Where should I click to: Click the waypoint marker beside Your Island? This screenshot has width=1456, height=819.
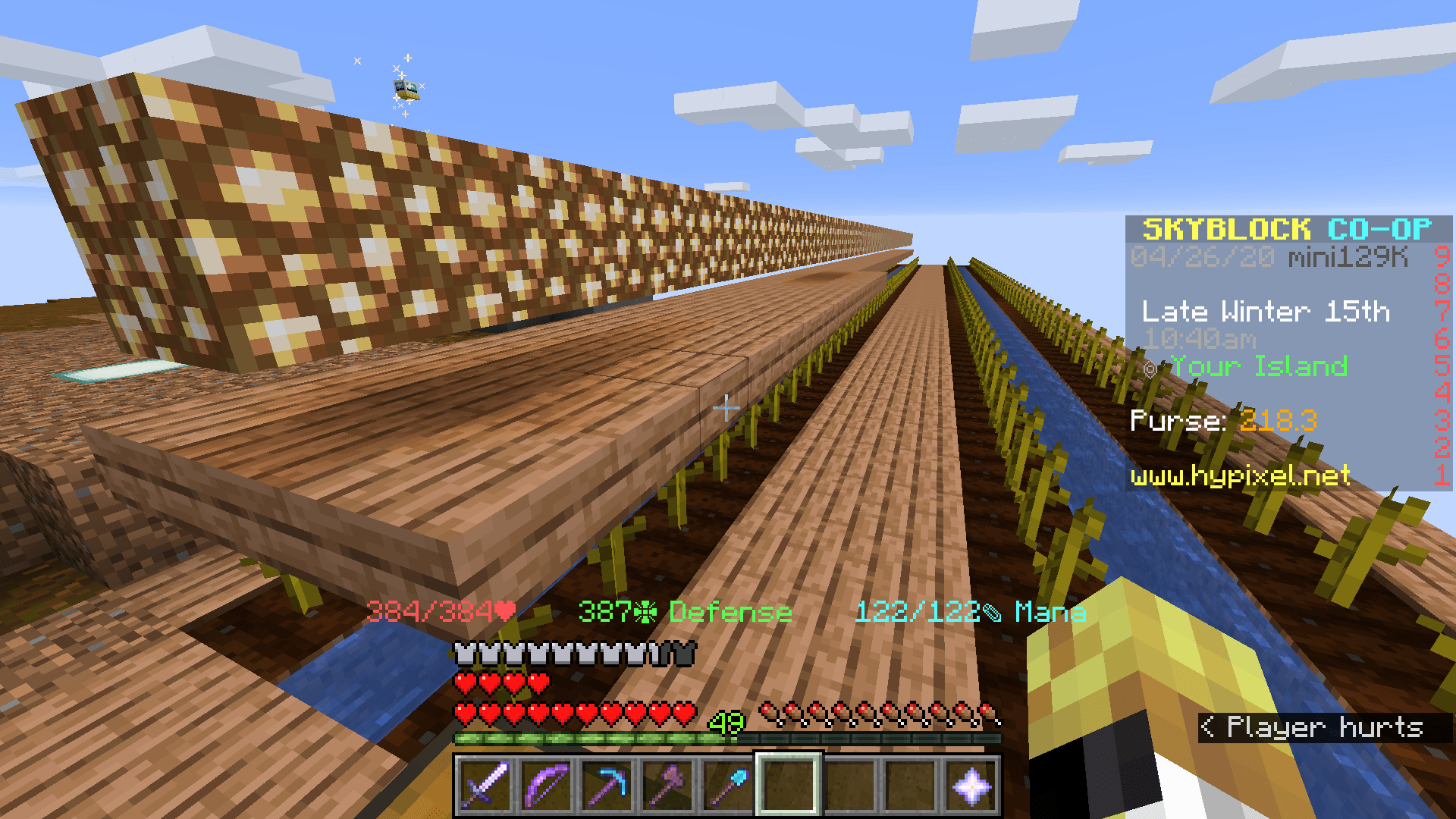coord(1151,366)
